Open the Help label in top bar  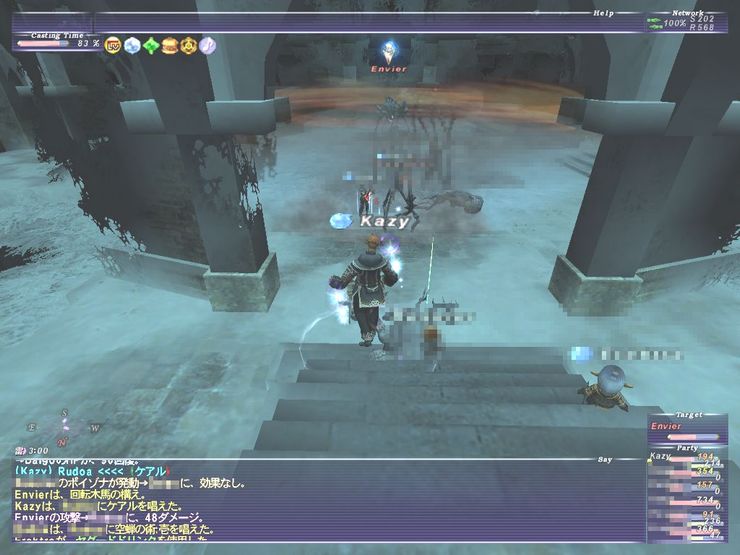coord(604,12)
